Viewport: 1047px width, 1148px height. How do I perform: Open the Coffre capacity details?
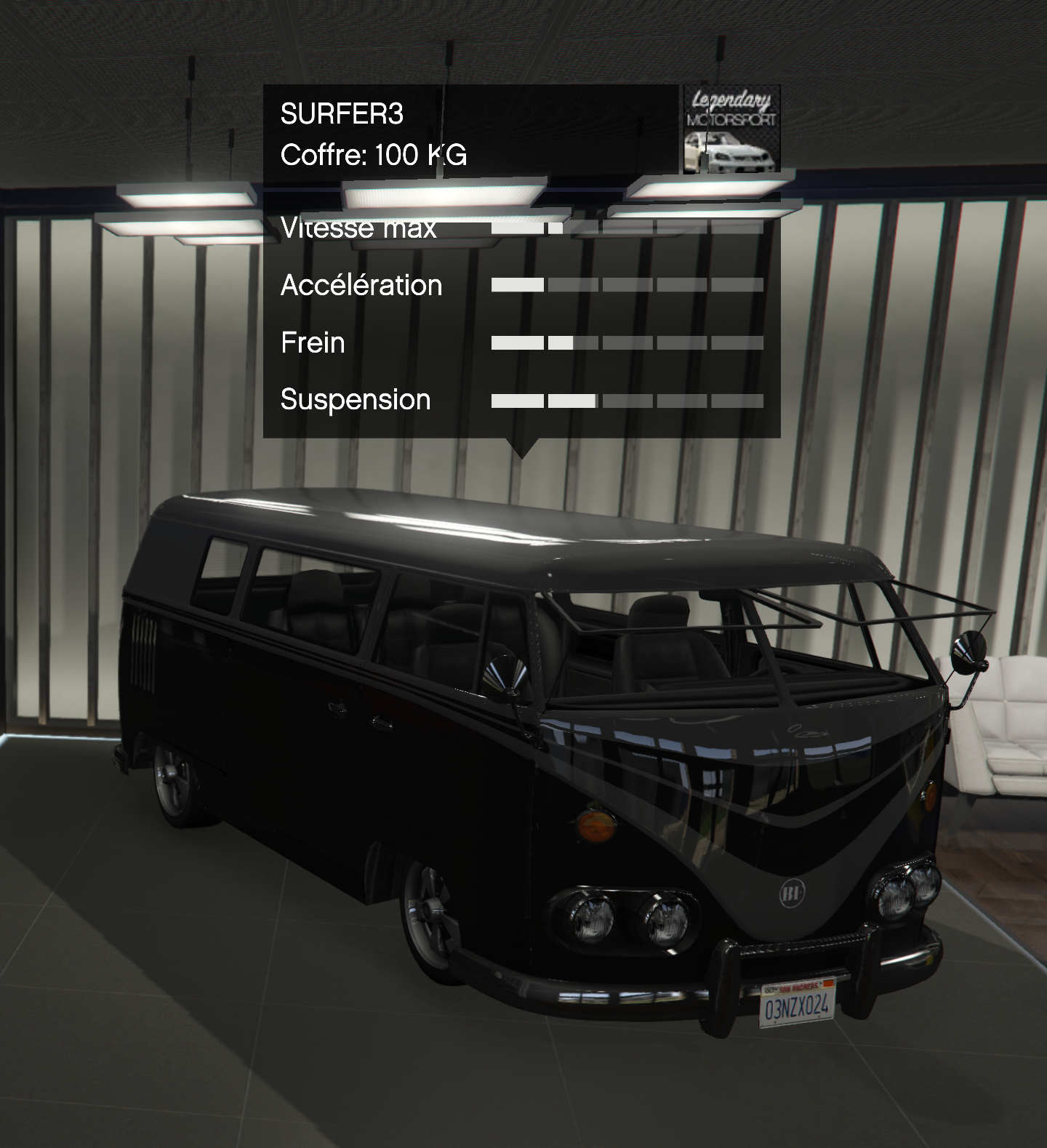pos(375,153)
